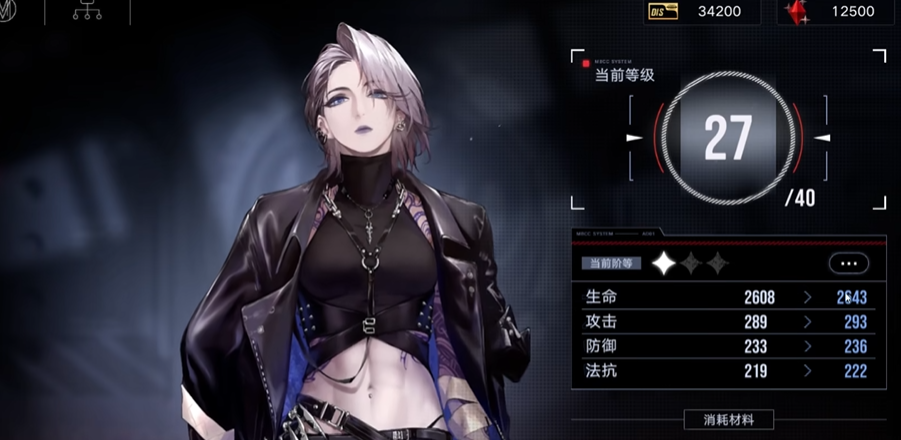Click the right arrow beside level 27

click(822, 138)
